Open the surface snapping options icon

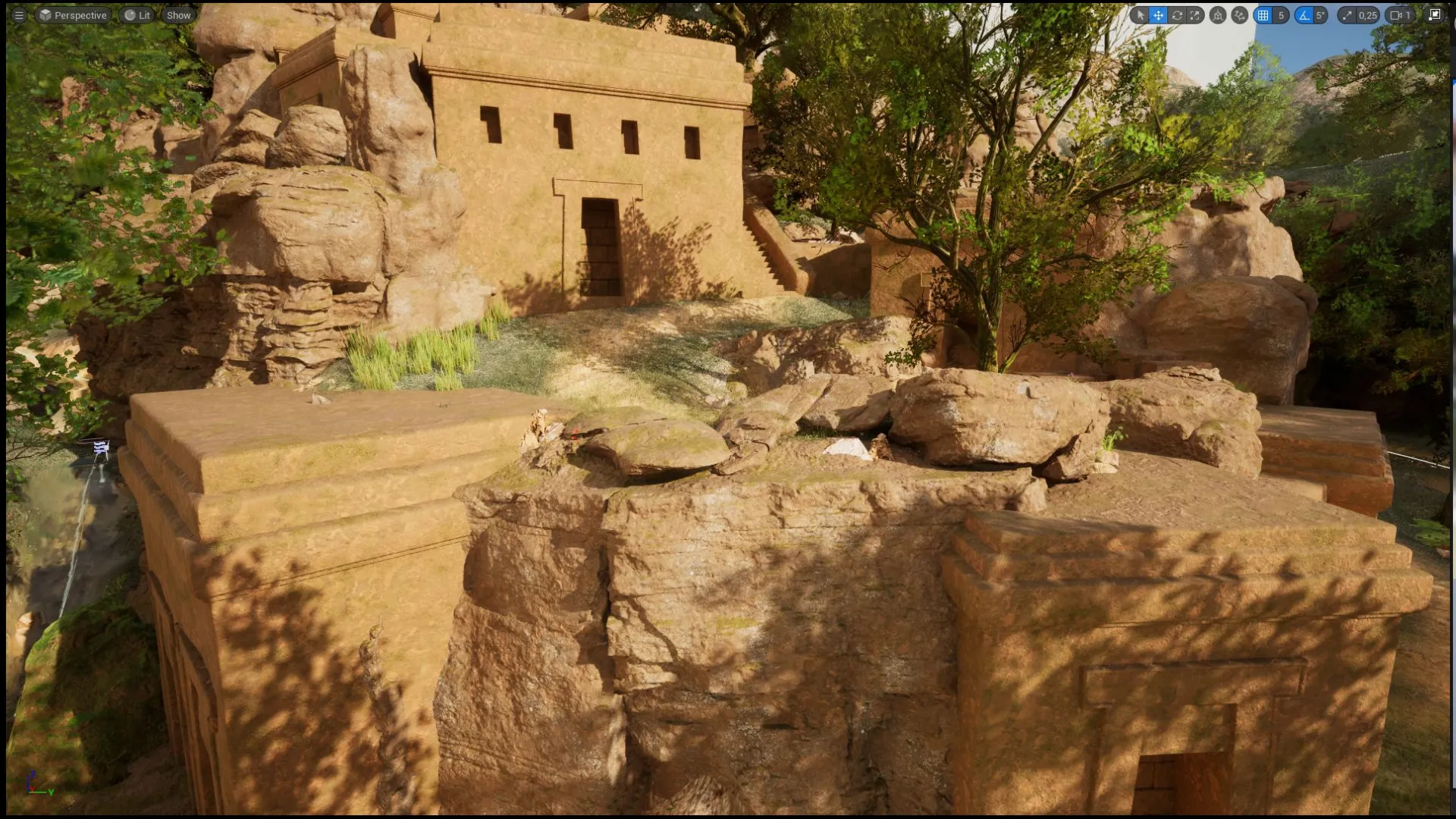point(1239,15)
